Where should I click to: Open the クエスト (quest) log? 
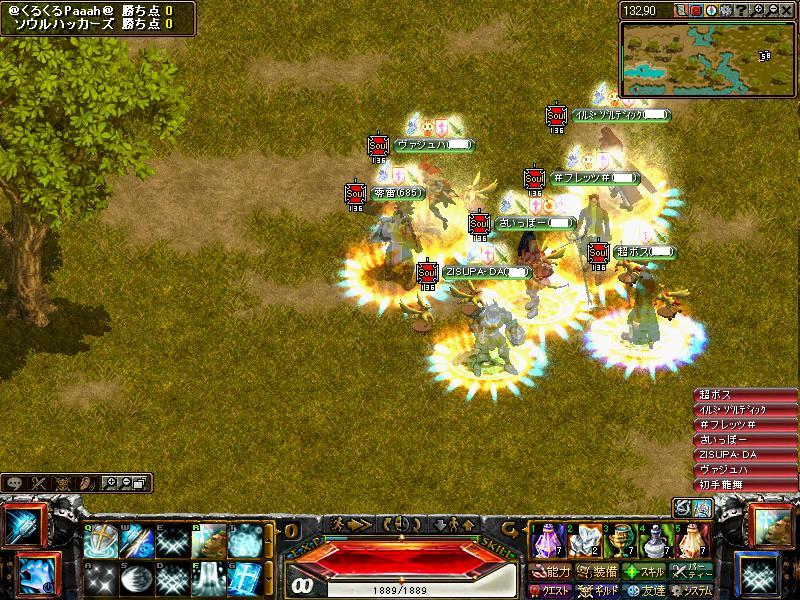[551, 590]
